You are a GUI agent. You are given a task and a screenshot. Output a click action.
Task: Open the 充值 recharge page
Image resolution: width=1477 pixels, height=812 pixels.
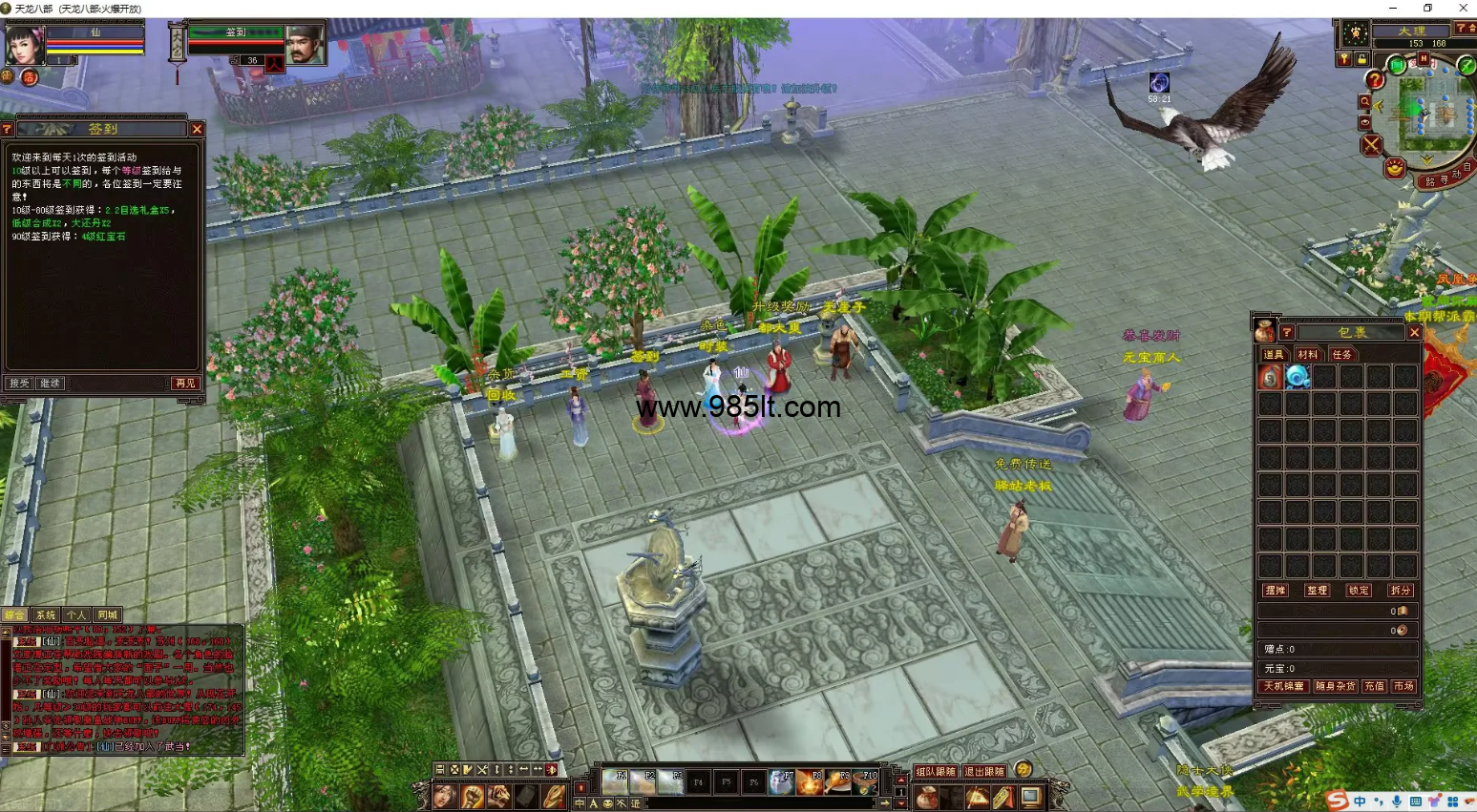tap(1374, 686)
